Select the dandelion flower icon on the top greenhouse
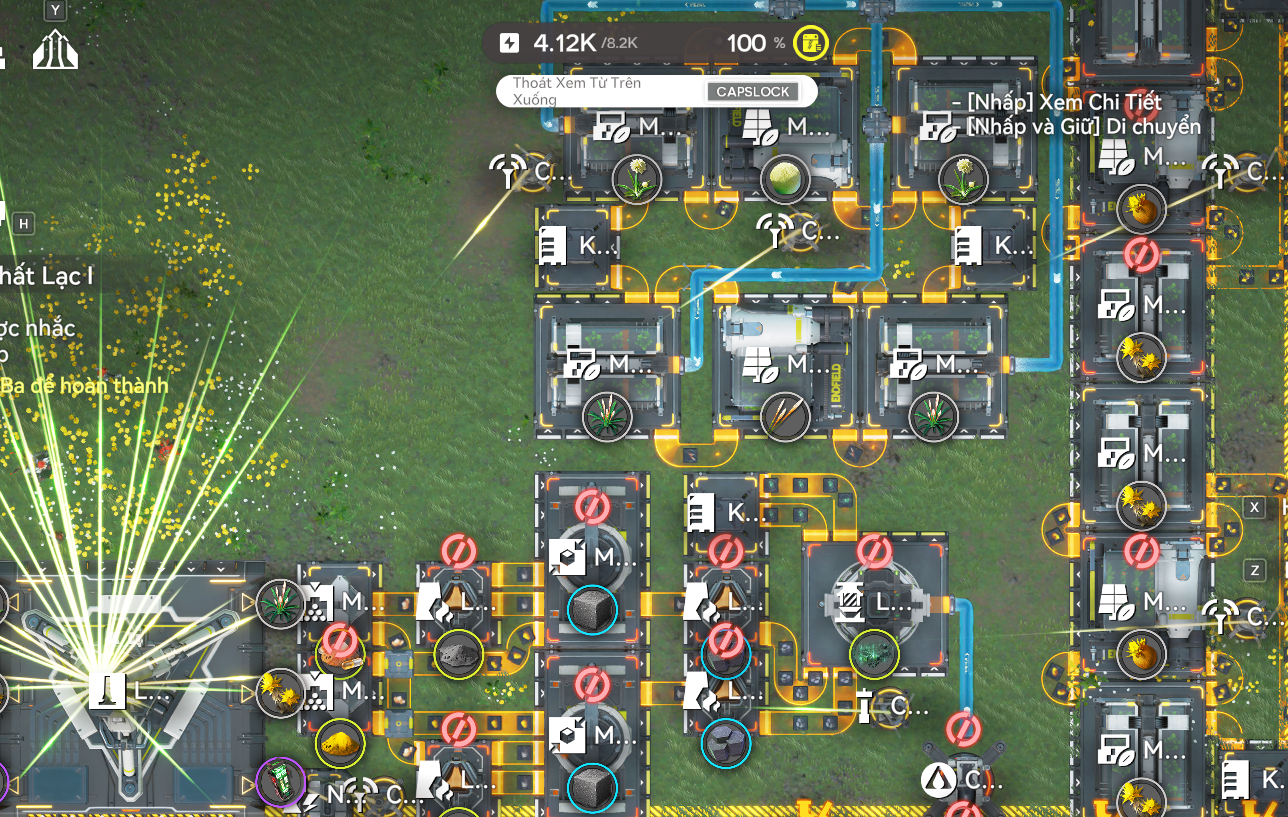The width and height of the screenshot is (1288, 817). [x=639, y=180]
